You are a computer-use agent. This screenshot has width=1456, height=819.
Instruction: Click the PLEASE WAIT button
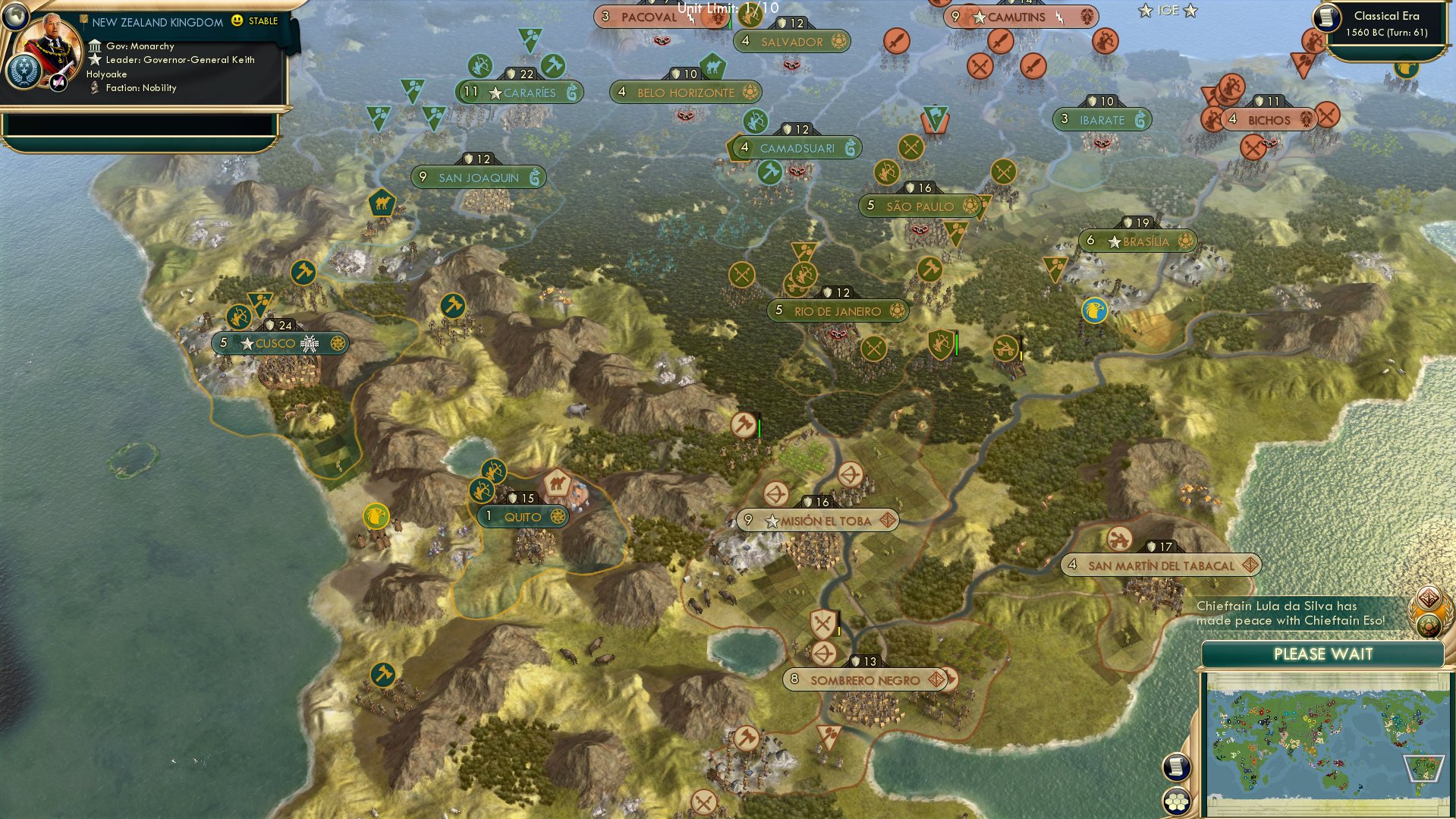tap(1323, 654)
